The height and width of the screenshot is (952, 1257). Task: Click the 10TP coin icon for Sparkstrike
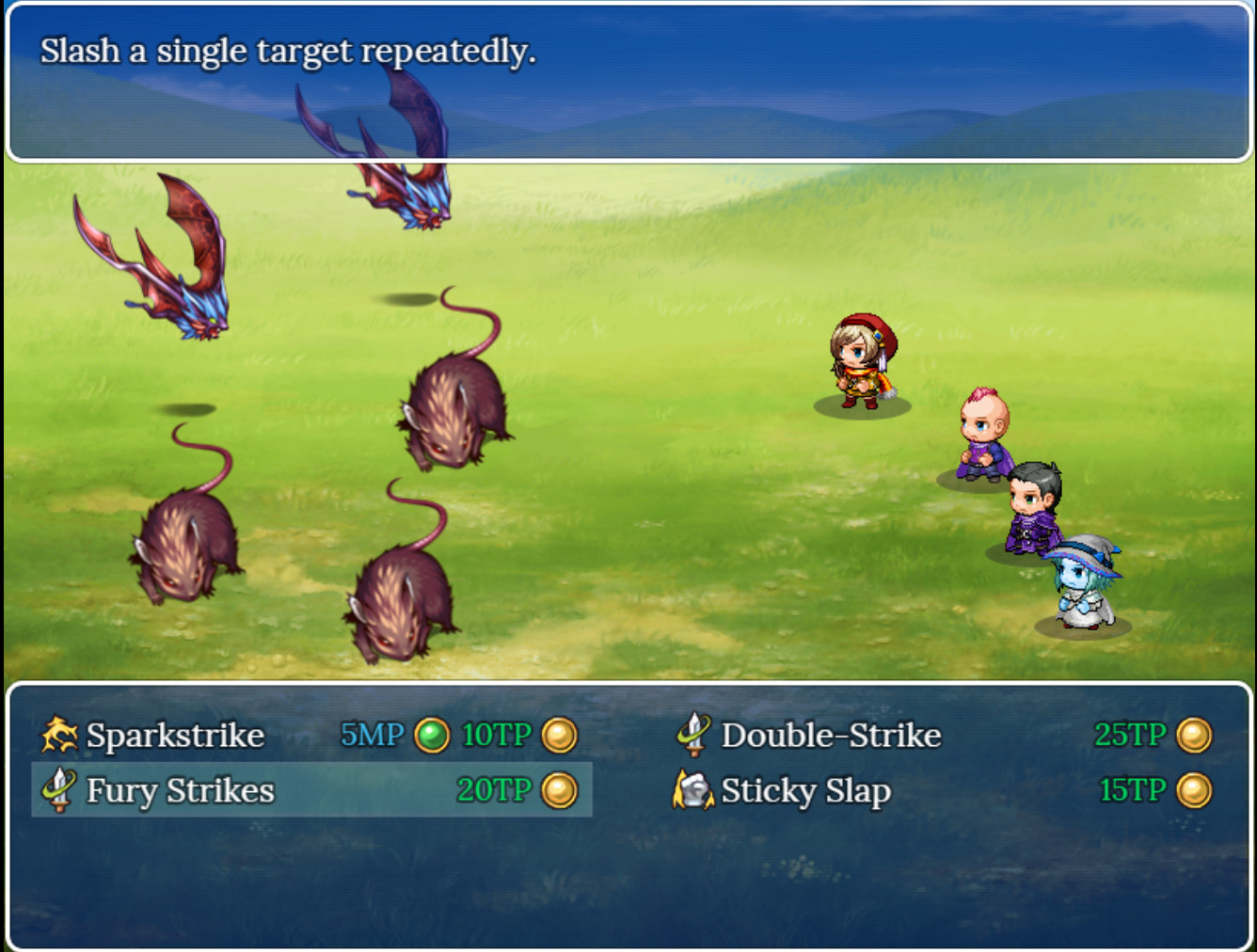(559, 735)
